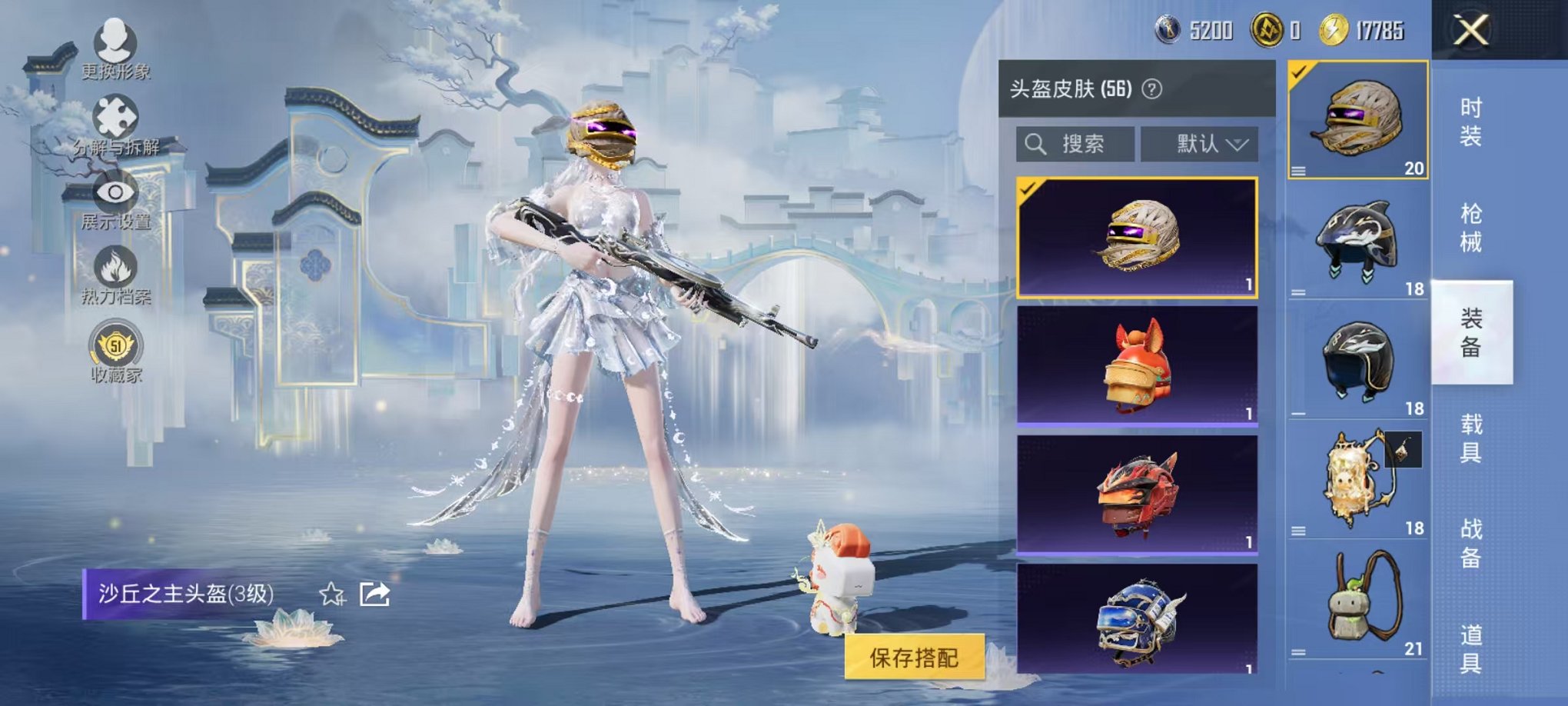Click the magnifier search icon
1568x706 pixels.
tap(1037, 145)
